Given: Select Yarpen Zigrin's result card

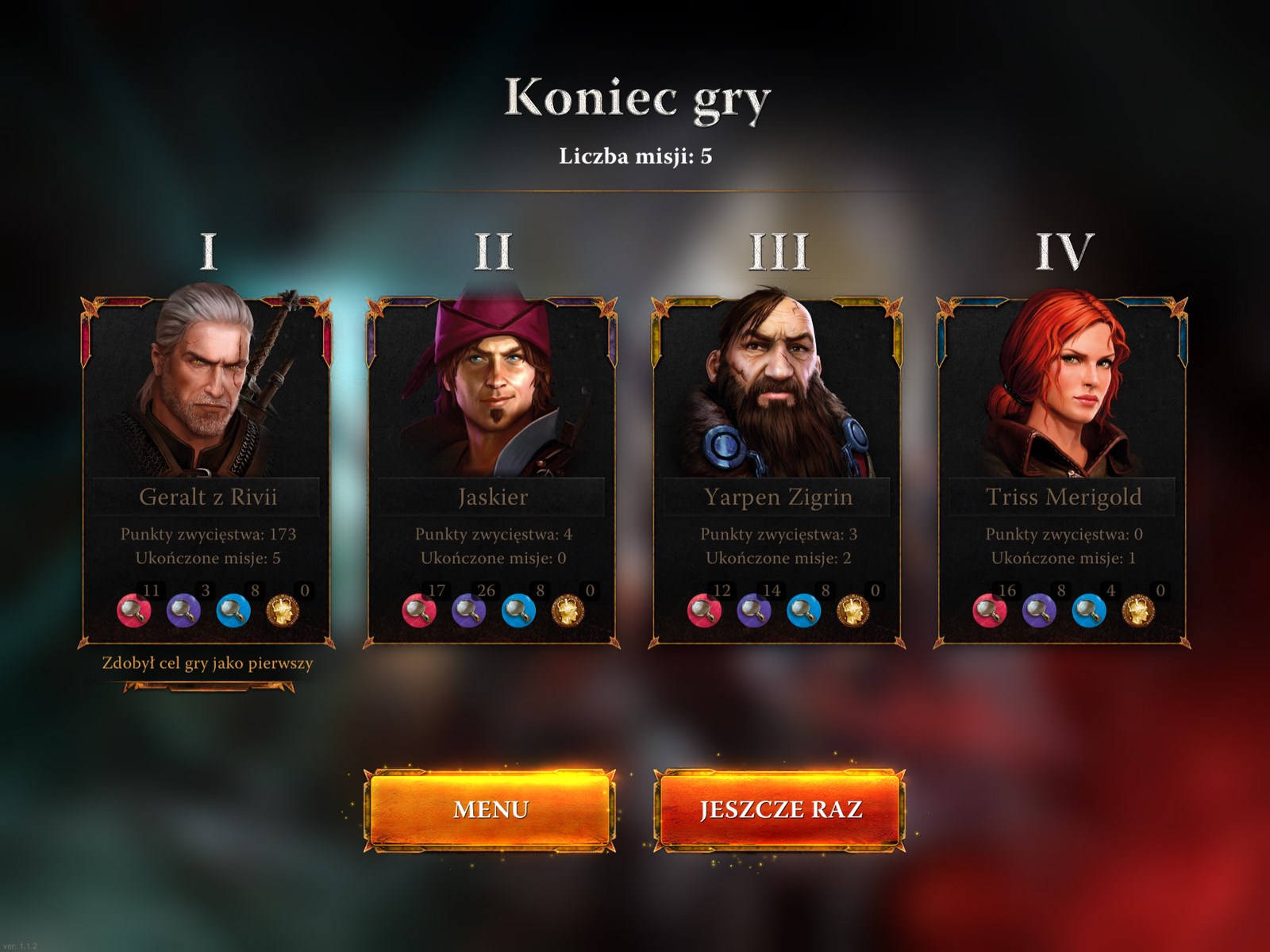Looking at the screenshot, I should click(778, 472).
